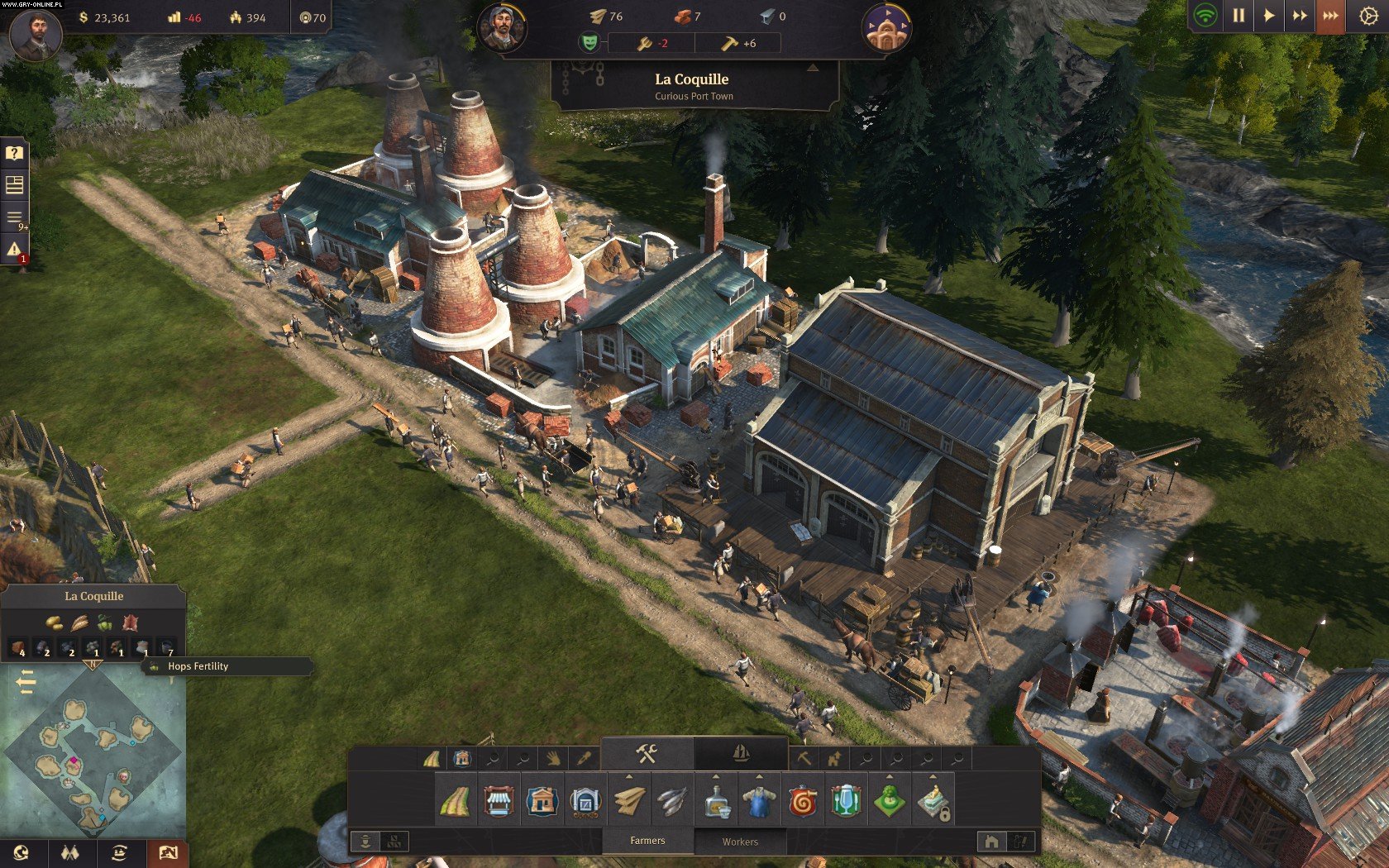The height and width of the screenshot is (868, 1389).
Task: Switch to the Farmers tab
Action: click(647, 841)
